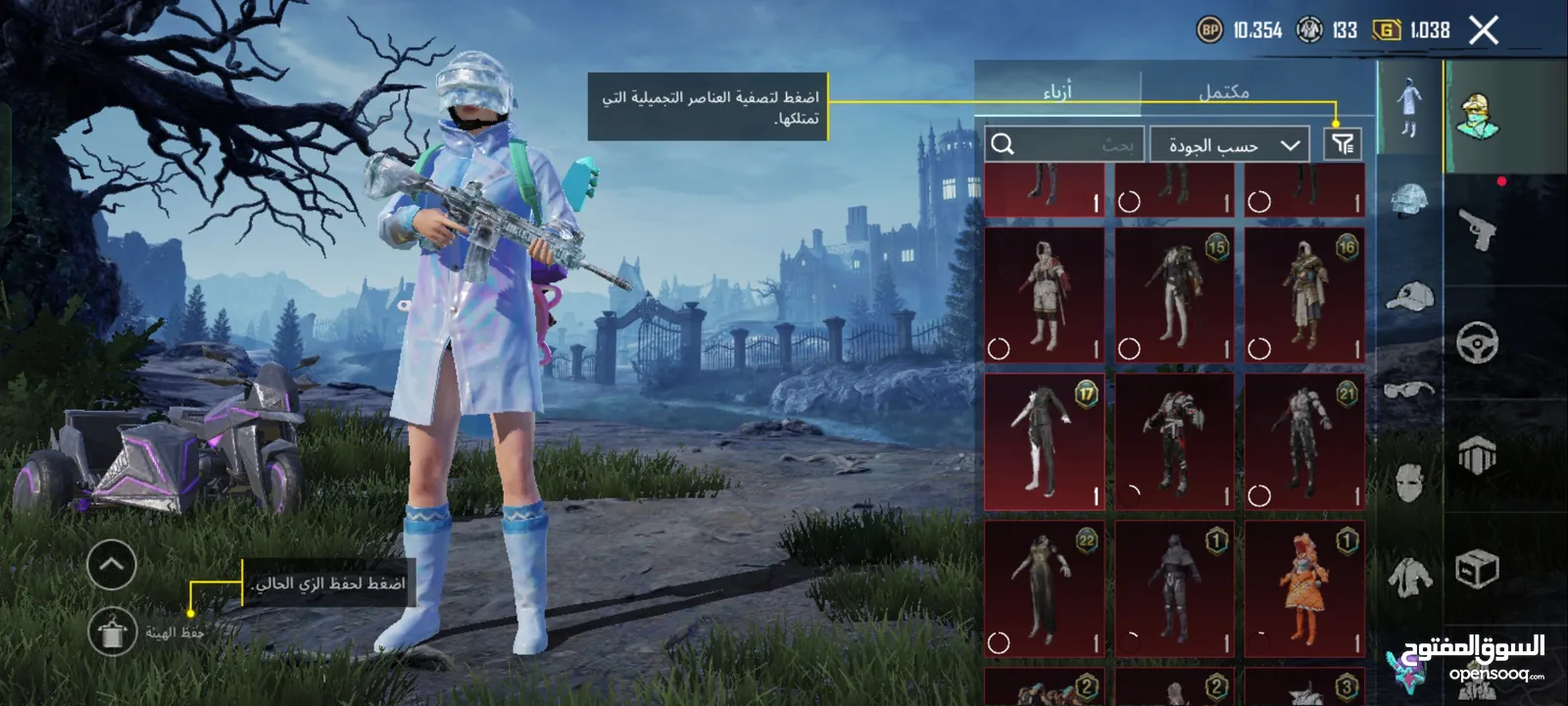Screen dimensions: 1568x706
Task: Switch to the أزياء outfits tab
Action: click(1057, 92)
